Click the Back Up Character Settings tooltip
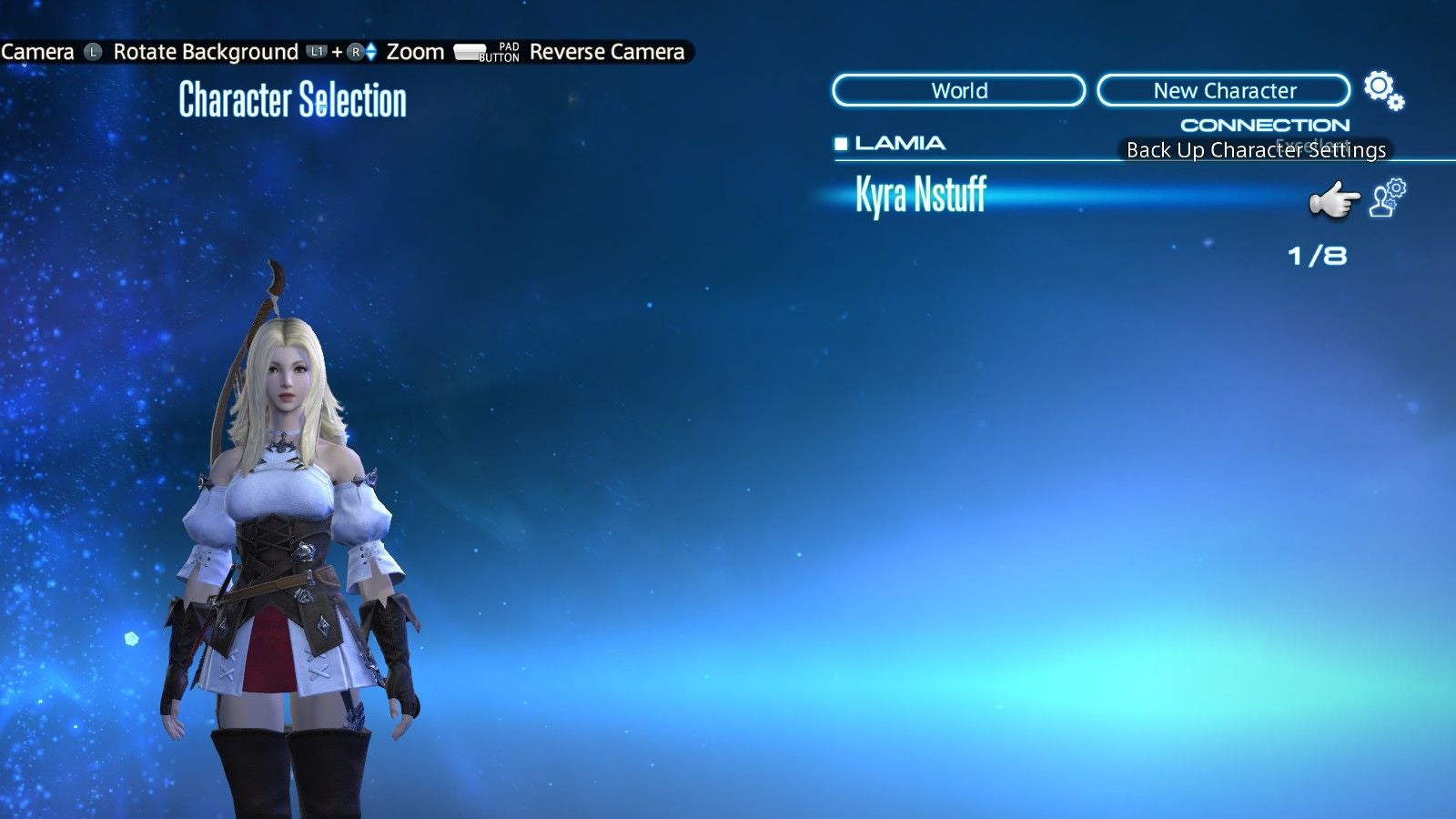This screenshot has width=1456, height=819. (1256, 150)
